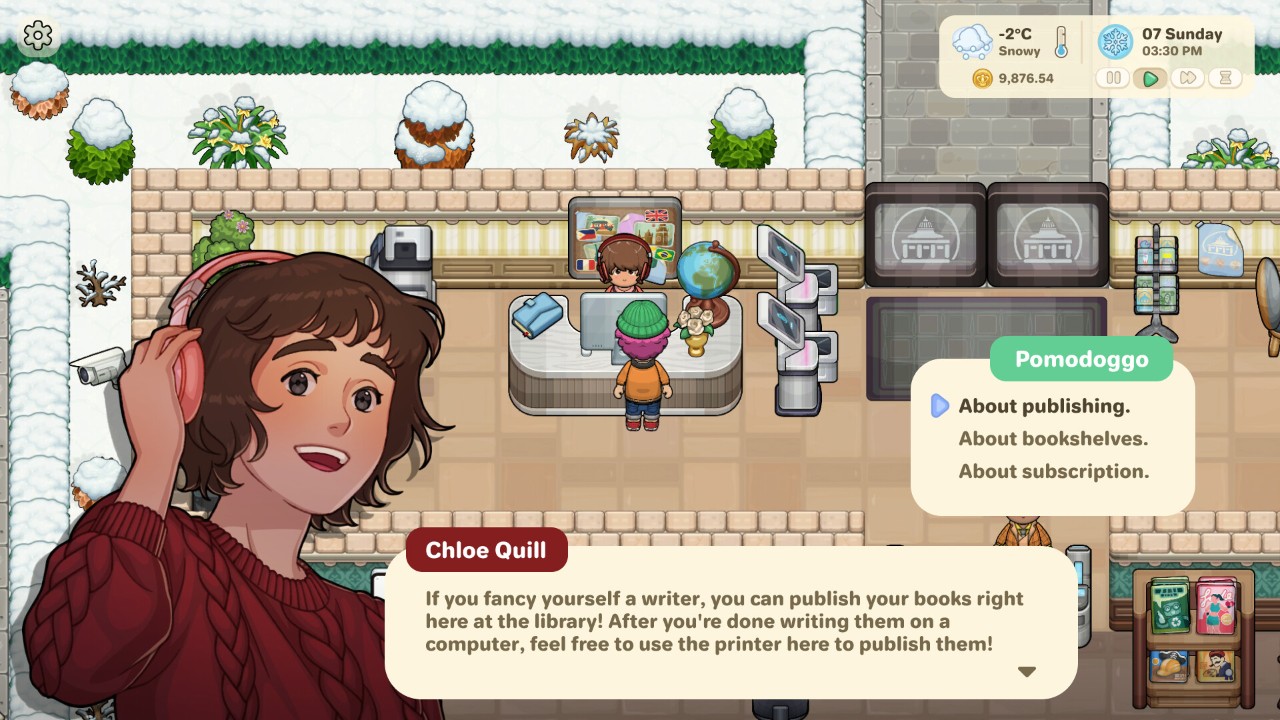Advance dialogue with the down arrow
Viewport: 1280px width, 720px height.
[x=1026, y=672]
